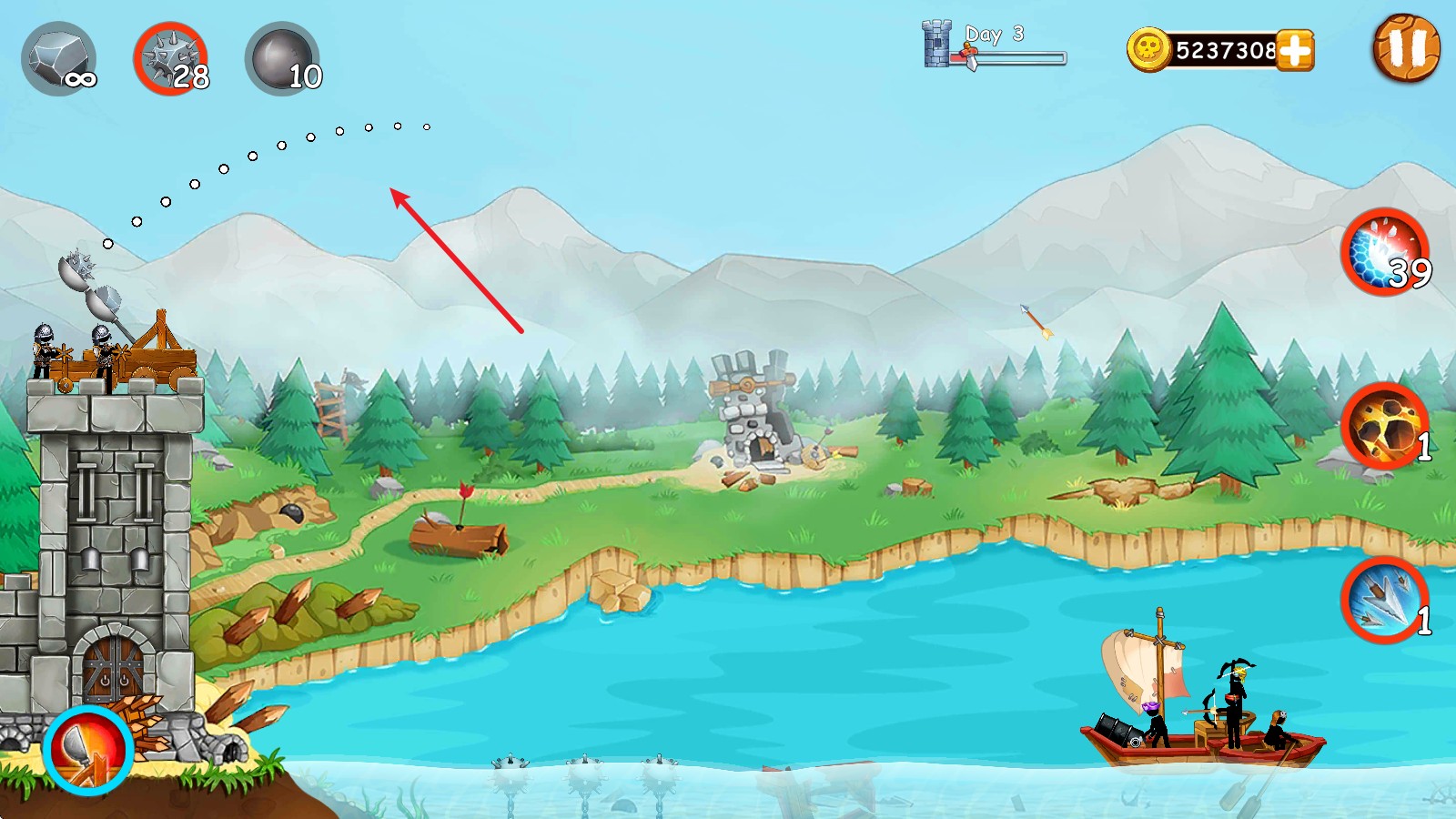
Task: Choose the spiked ball ammo
Action: [x=171, y=59]
